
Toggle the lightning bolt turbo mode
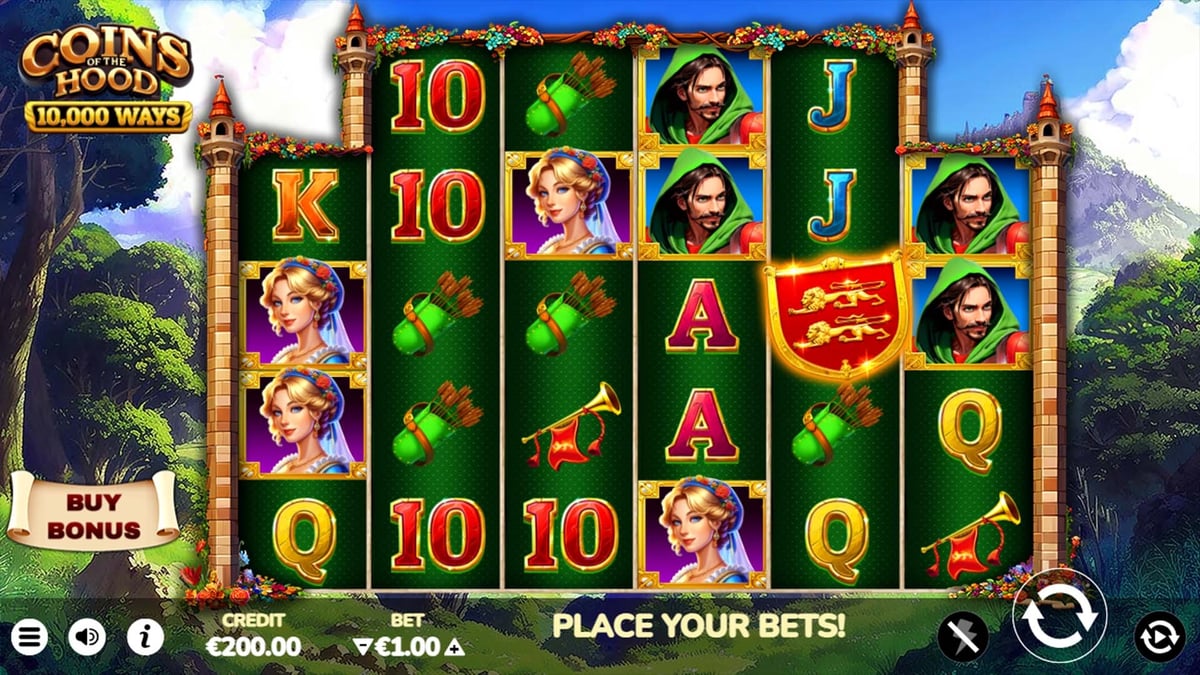click(962, 637)
